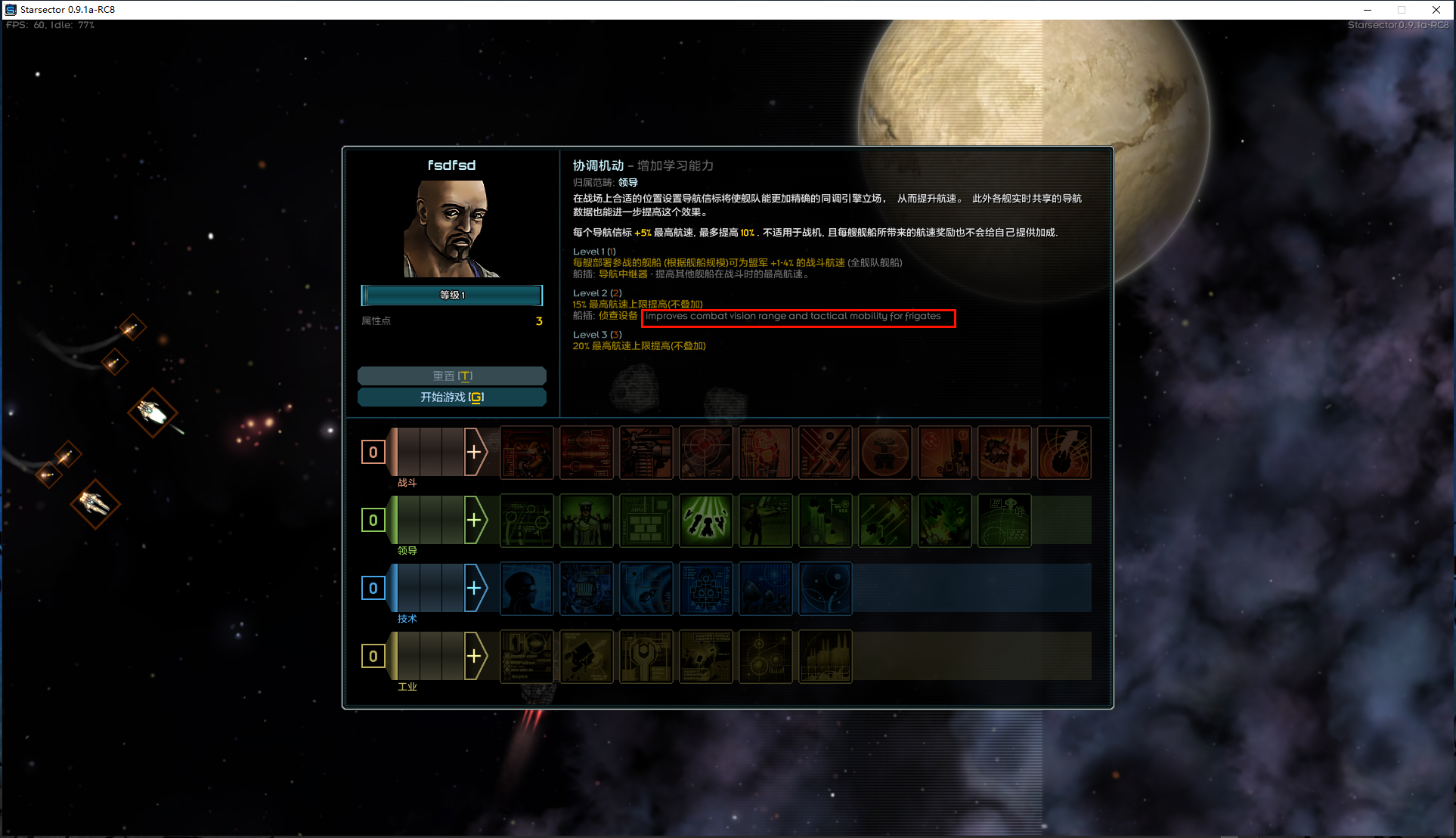Open the missile-themed Combat skill icon
This screenshot has width=1456, height=838.
[x=587, y=453]
